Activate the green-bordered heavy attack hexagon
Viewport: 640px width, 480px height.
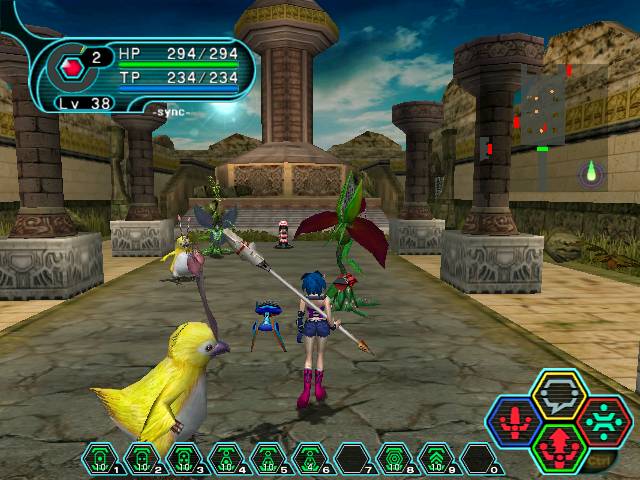558,447
